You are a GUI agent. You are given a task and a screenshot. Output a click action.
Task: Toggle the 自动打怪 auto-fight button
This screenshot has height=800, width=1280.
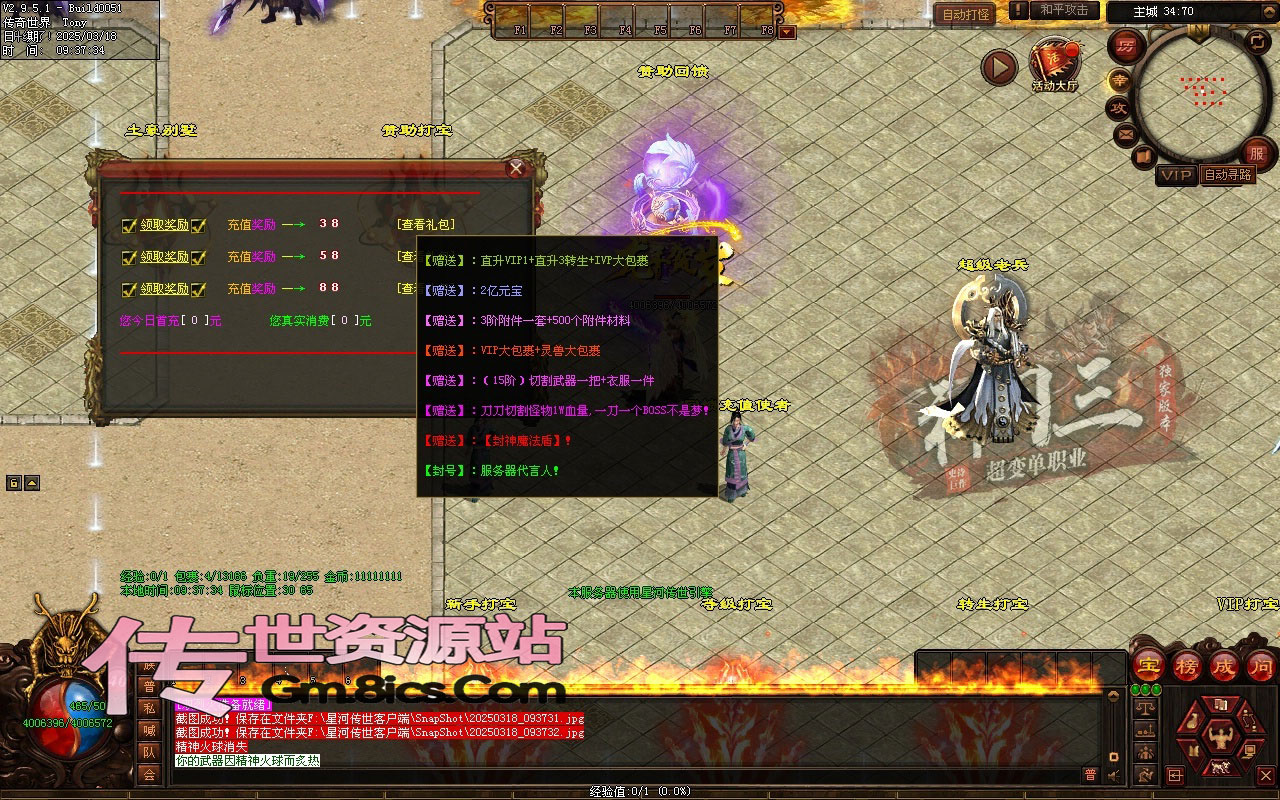pos(965,14)
